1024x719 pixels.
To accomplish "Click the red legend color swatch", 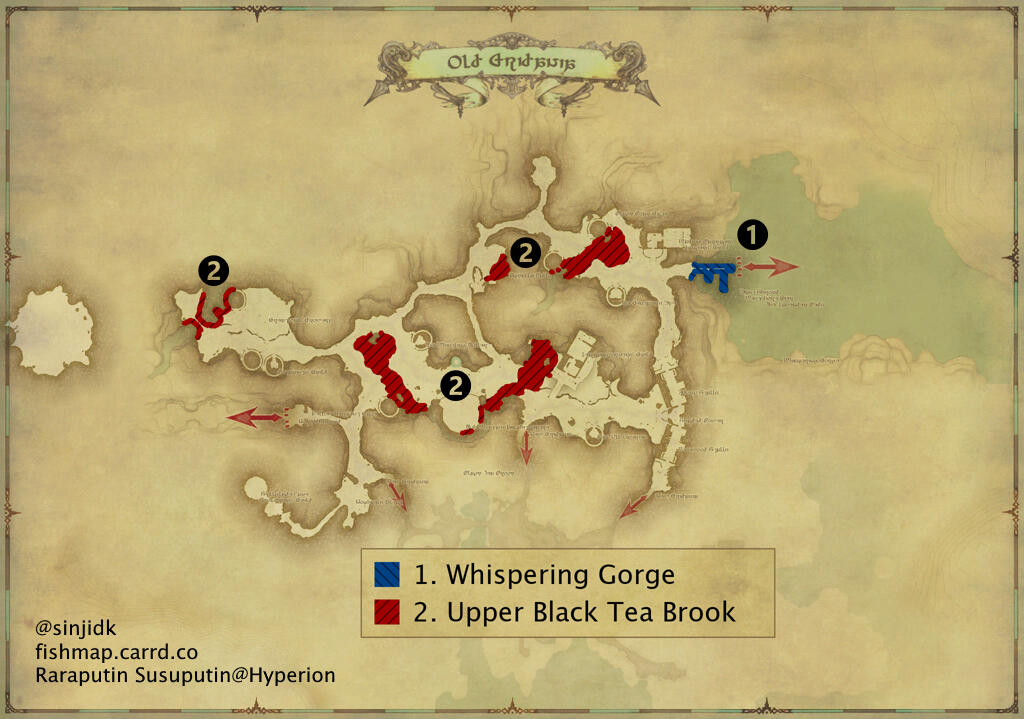I will coord(387,611).
